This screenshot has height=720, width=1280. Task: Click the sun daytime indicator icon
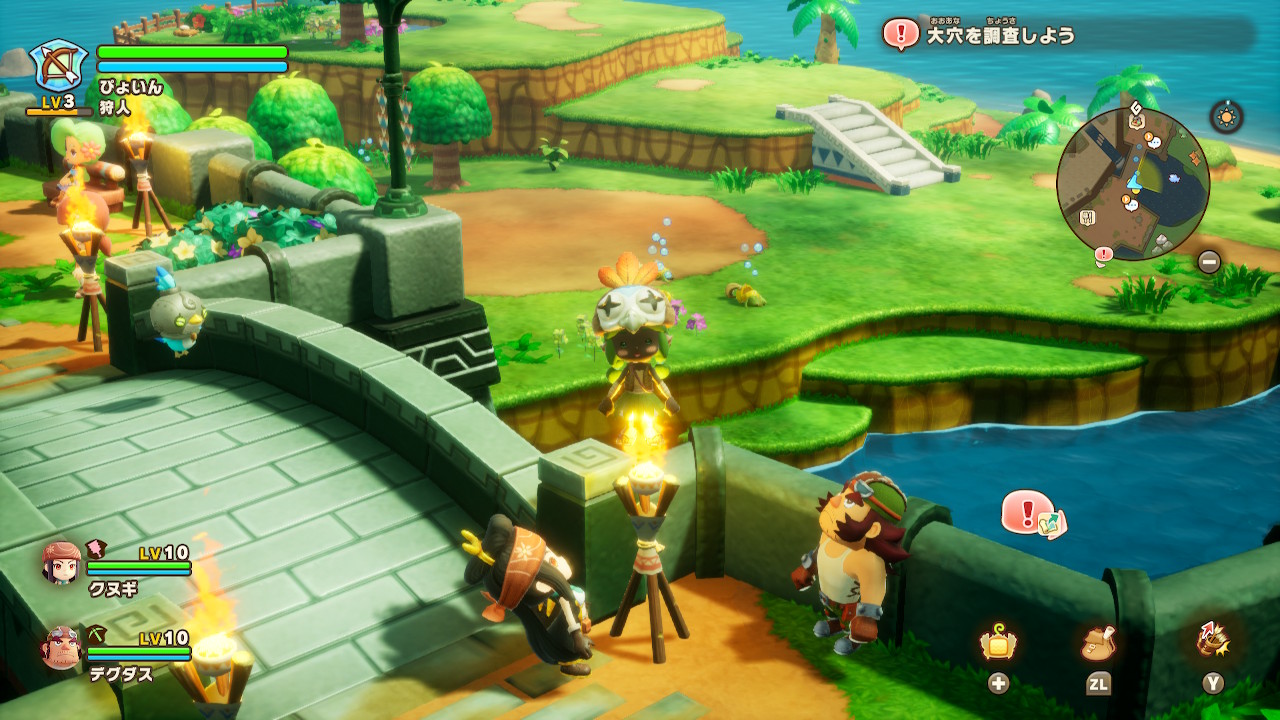pyautogui.click(x=1226, y=116)
